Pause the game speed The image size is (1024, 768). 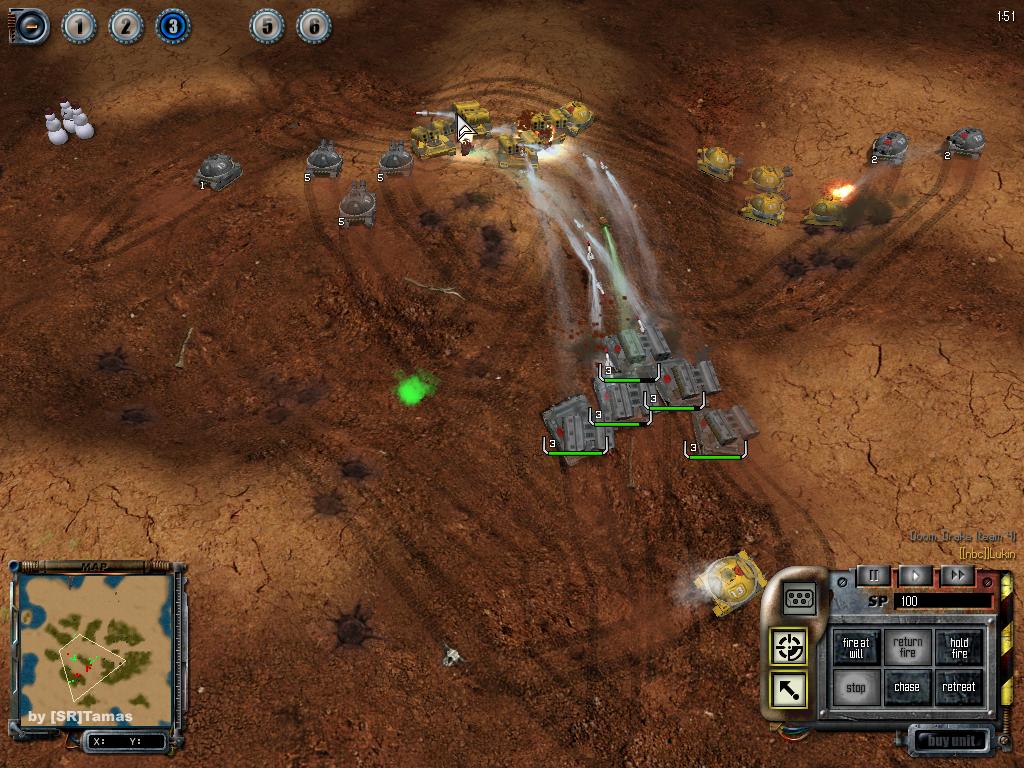pos(873,575)
